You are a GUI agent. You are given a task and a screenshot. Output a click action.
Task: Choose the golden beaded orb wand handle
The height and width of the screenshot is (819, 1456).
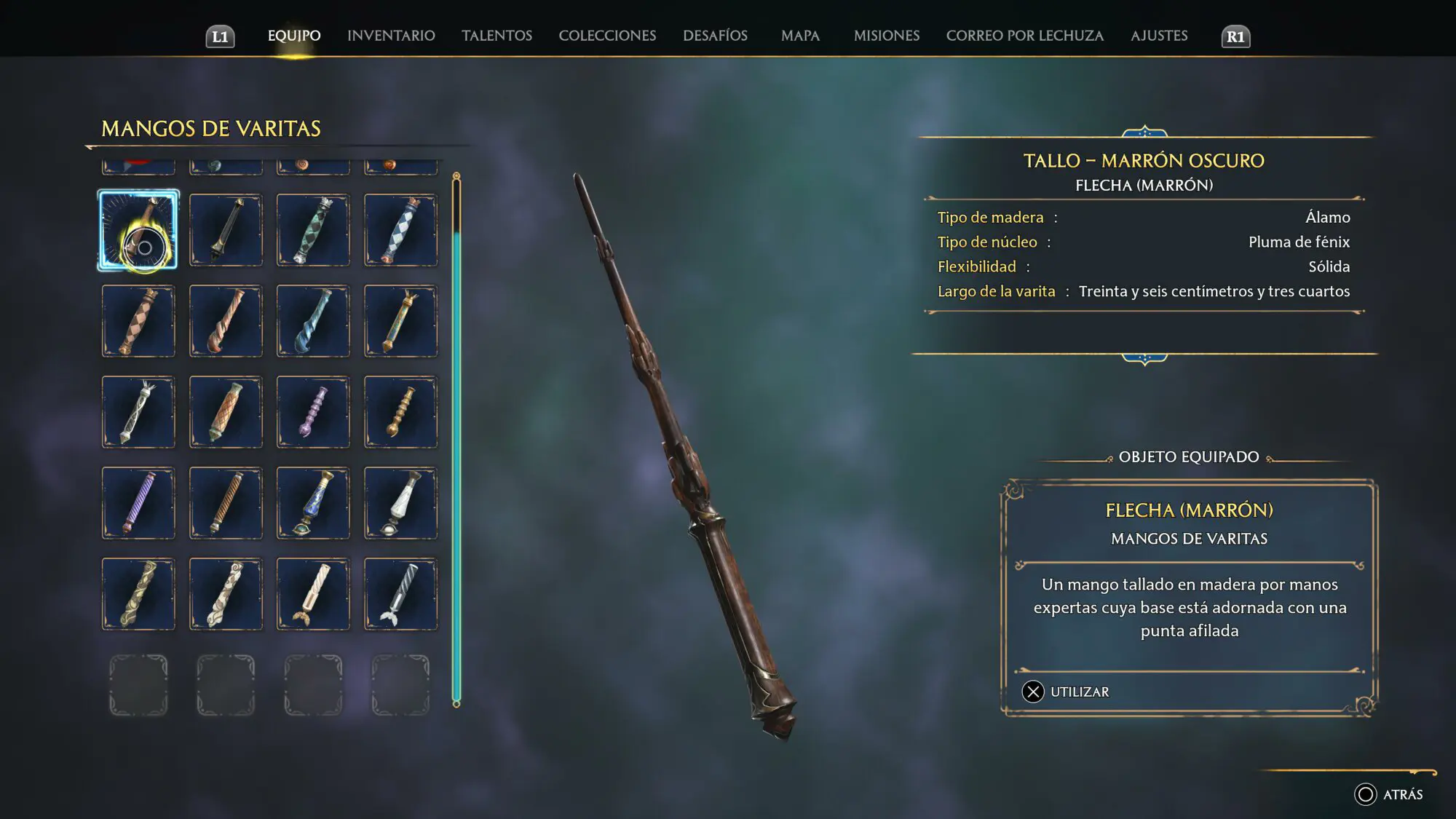(x=400, y=412)
